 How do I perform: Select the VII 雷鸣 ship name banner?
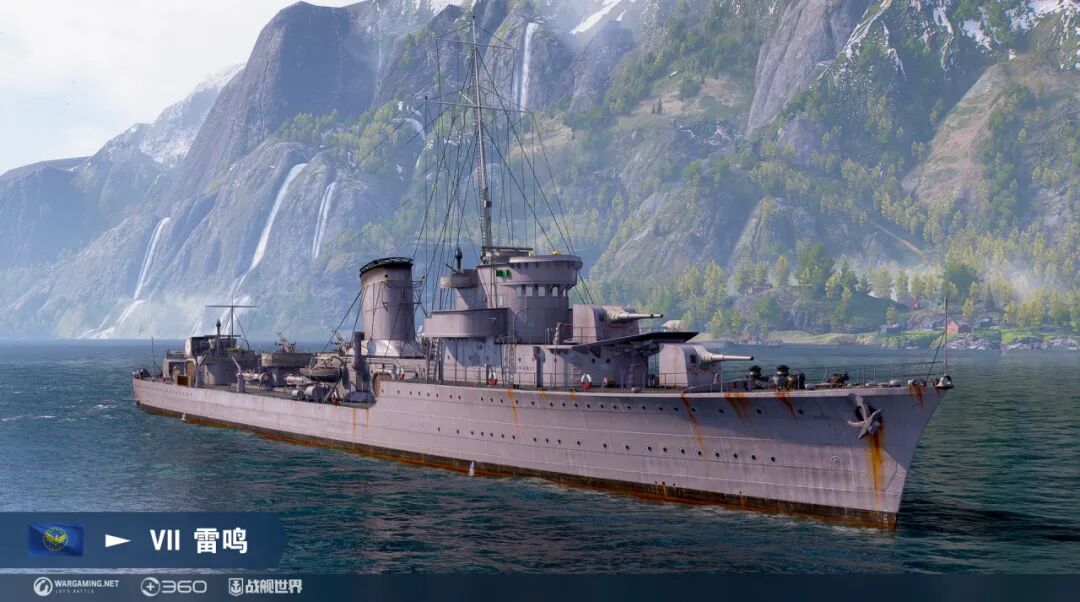[198, 541]
